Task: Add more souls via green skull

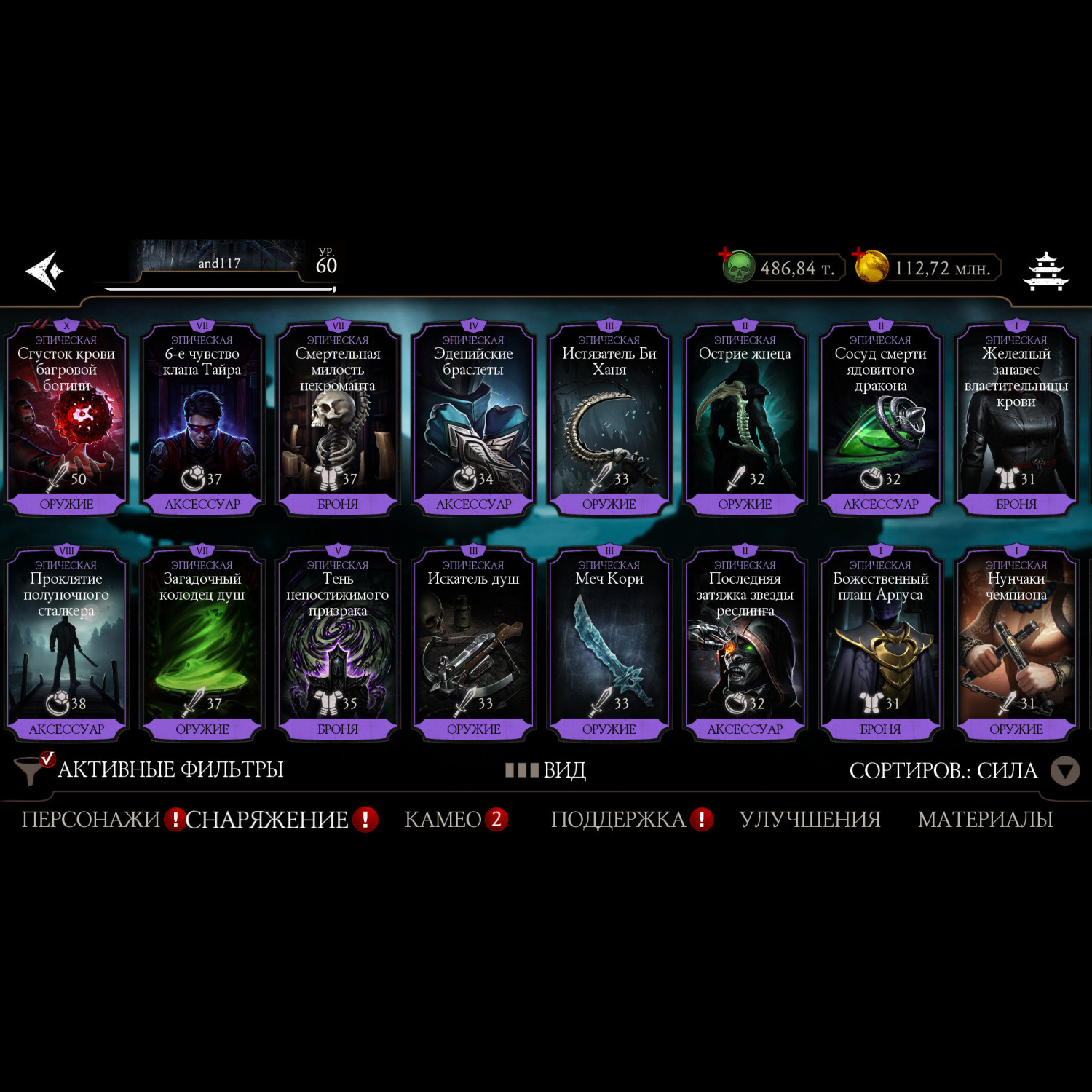Action: tap(737, 266)
